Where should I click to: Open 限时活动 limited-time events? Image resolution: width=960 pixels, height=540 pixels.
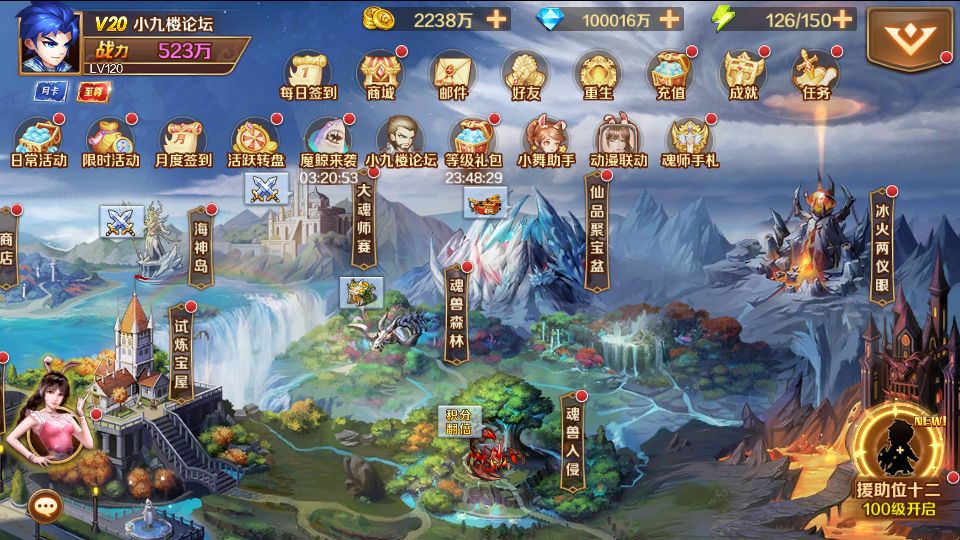[111, 139]
